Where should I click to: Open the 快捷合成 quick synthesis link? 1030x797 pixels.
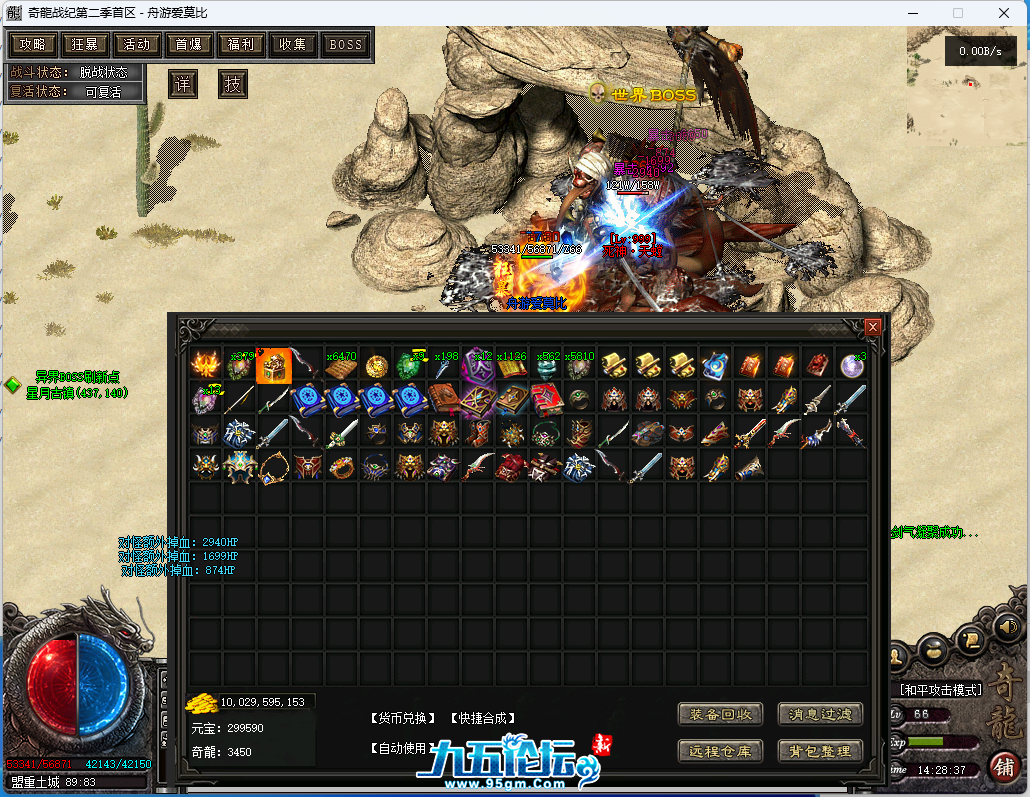(483, 718)
